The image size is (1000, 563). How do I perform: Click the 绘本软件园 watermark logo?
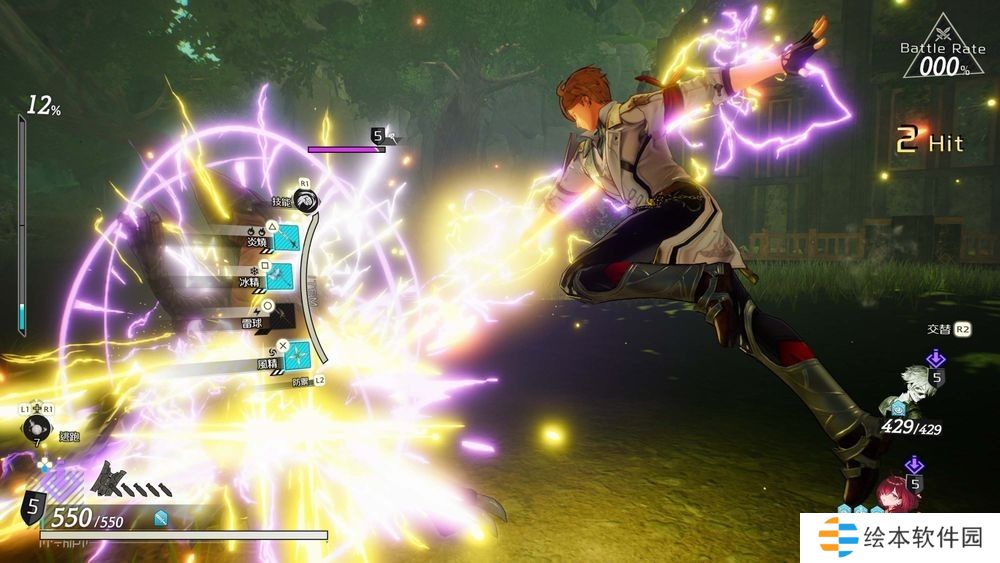tap(900, 537)
